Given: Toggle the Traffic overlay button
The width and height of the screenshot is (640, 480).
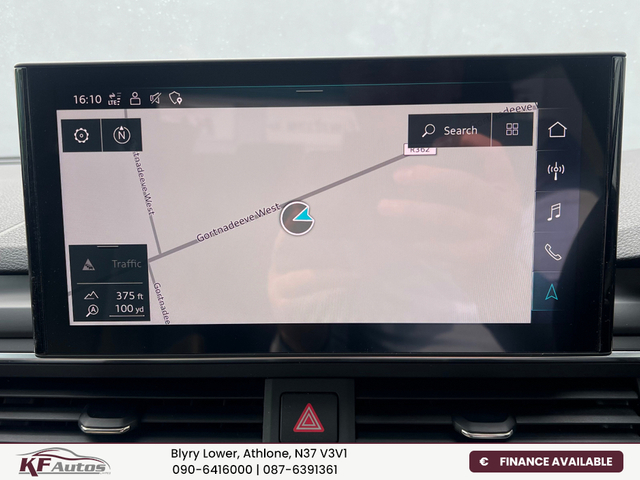Looking at the screenshot, I should pos(108,264).
